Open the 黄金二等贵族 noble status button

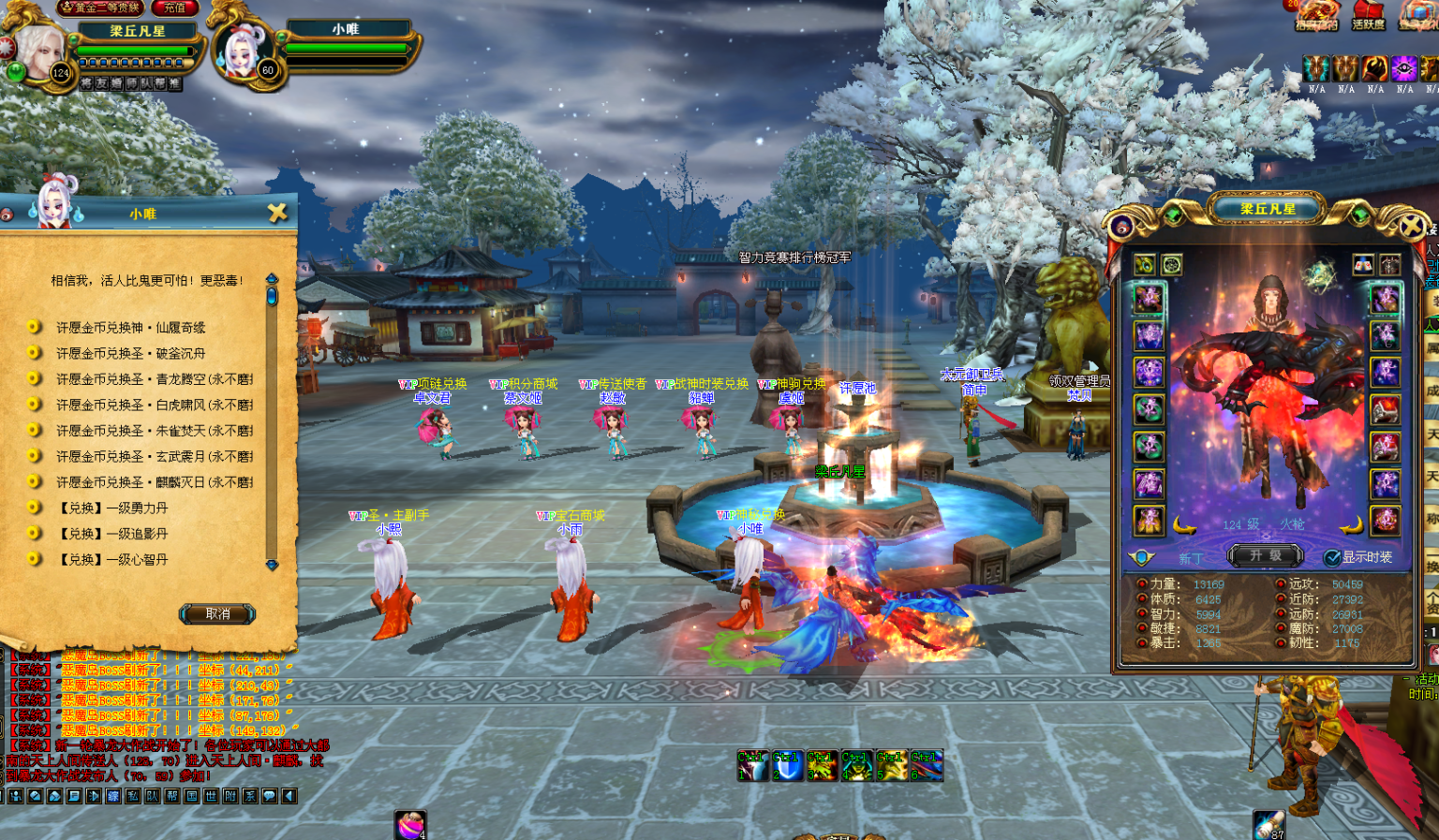(x=102, y=7)
